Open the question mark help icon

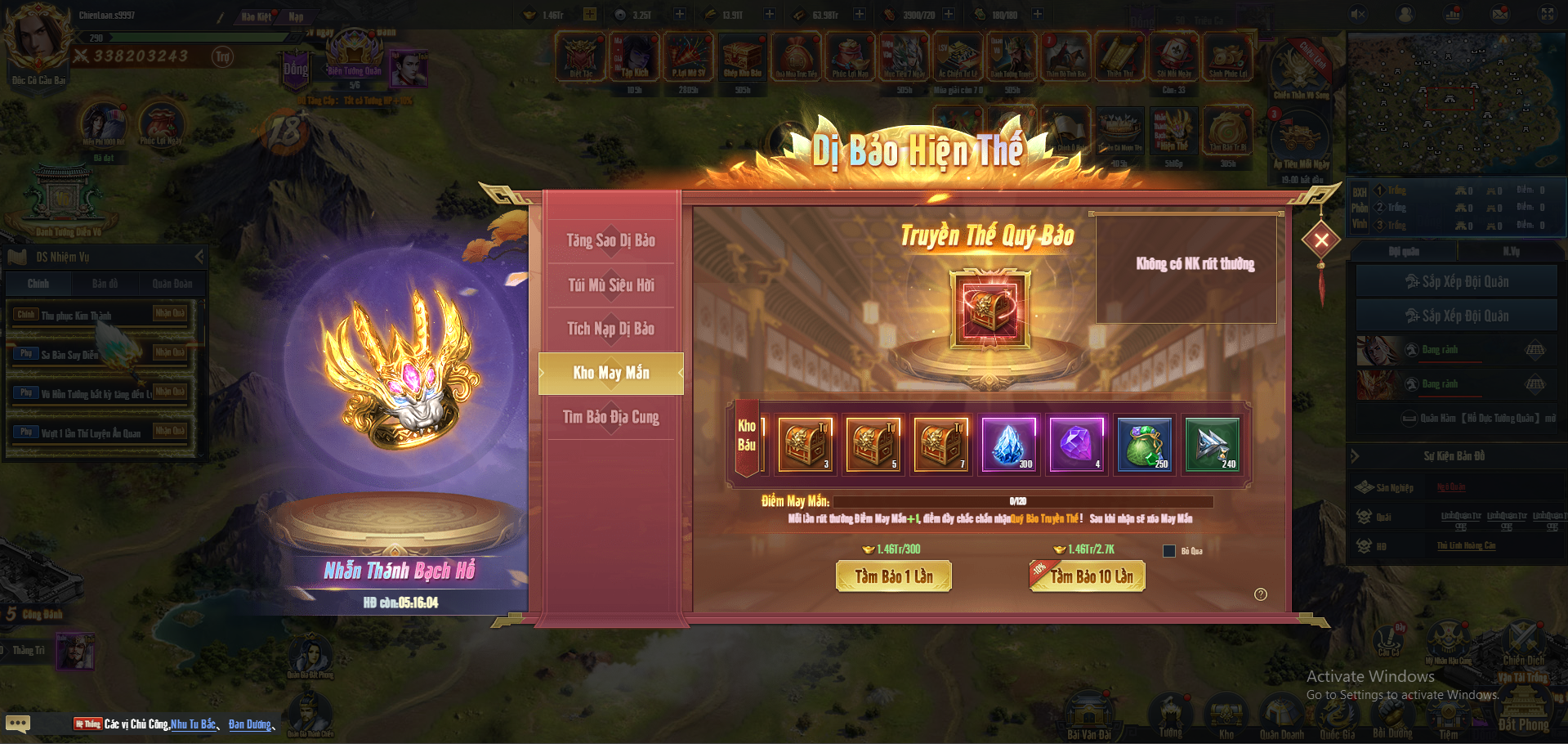click(x=1261, y=594)
